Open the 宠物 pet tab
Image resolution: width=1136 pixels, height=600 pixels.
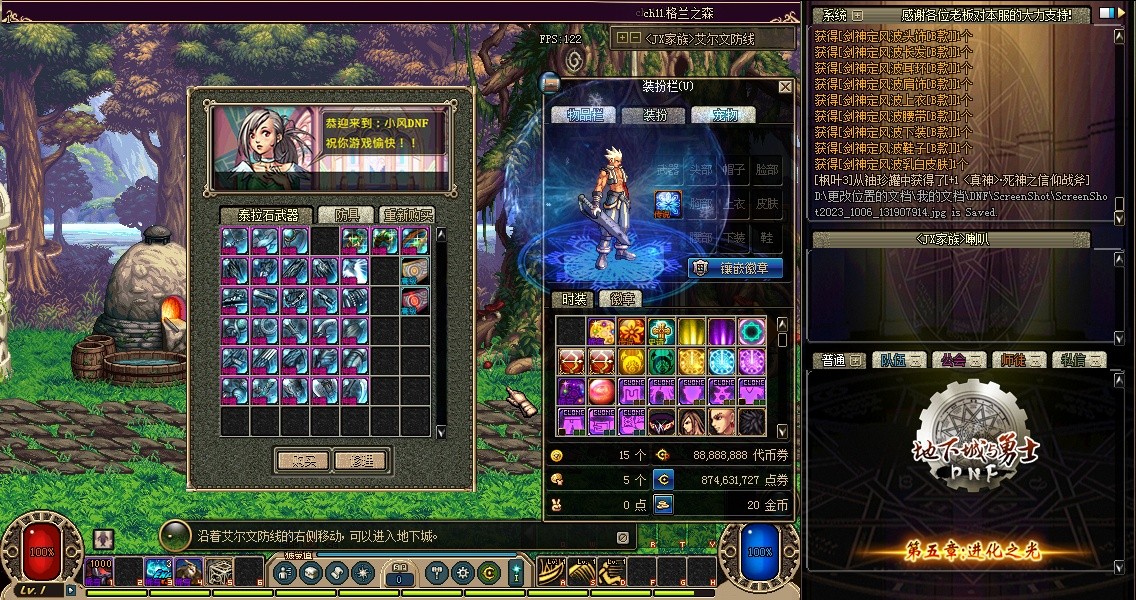click(x=723, y=115)
